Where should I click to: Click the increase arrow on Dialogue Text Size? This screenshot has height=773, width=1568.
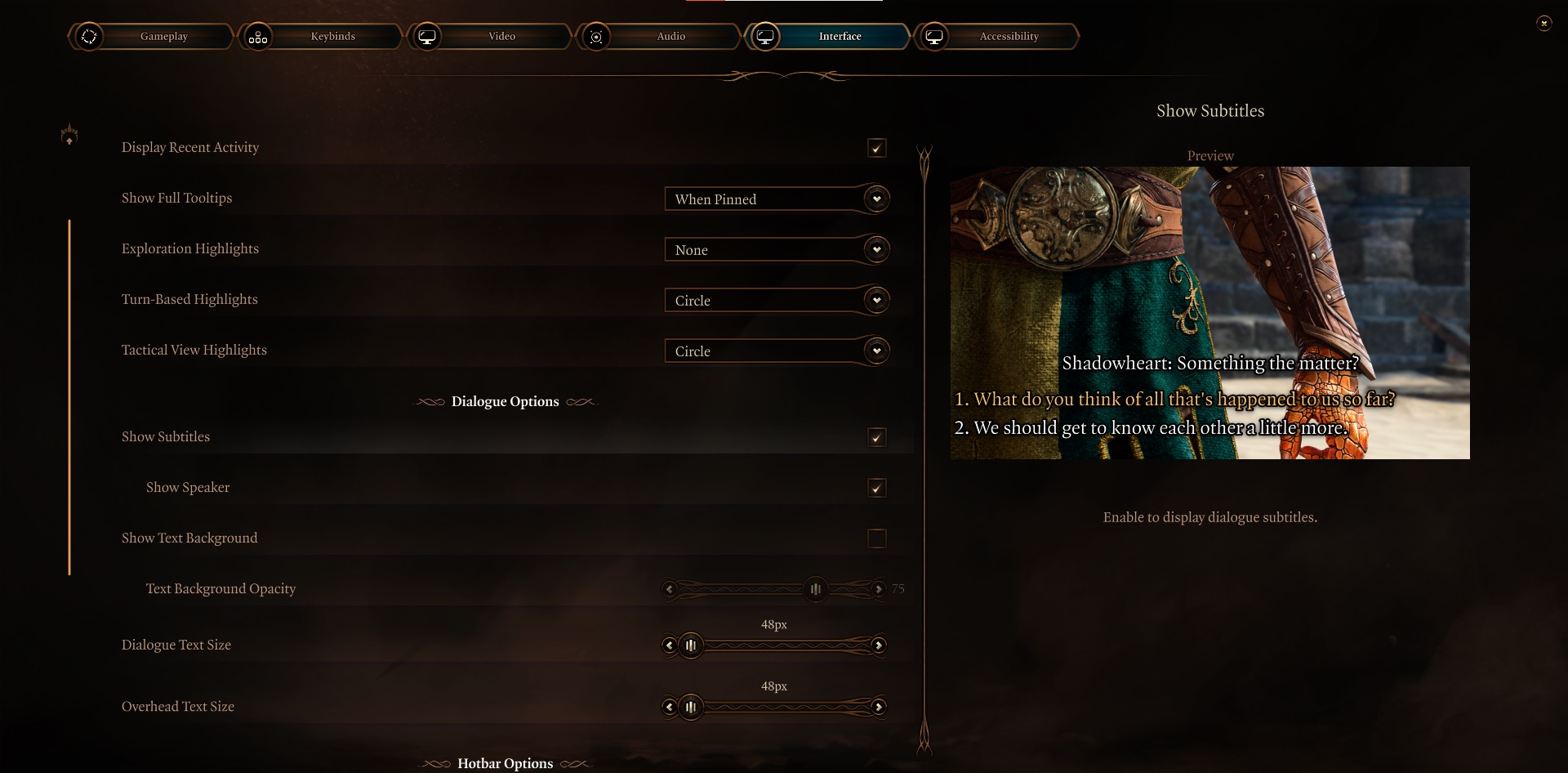click(880, 646)
